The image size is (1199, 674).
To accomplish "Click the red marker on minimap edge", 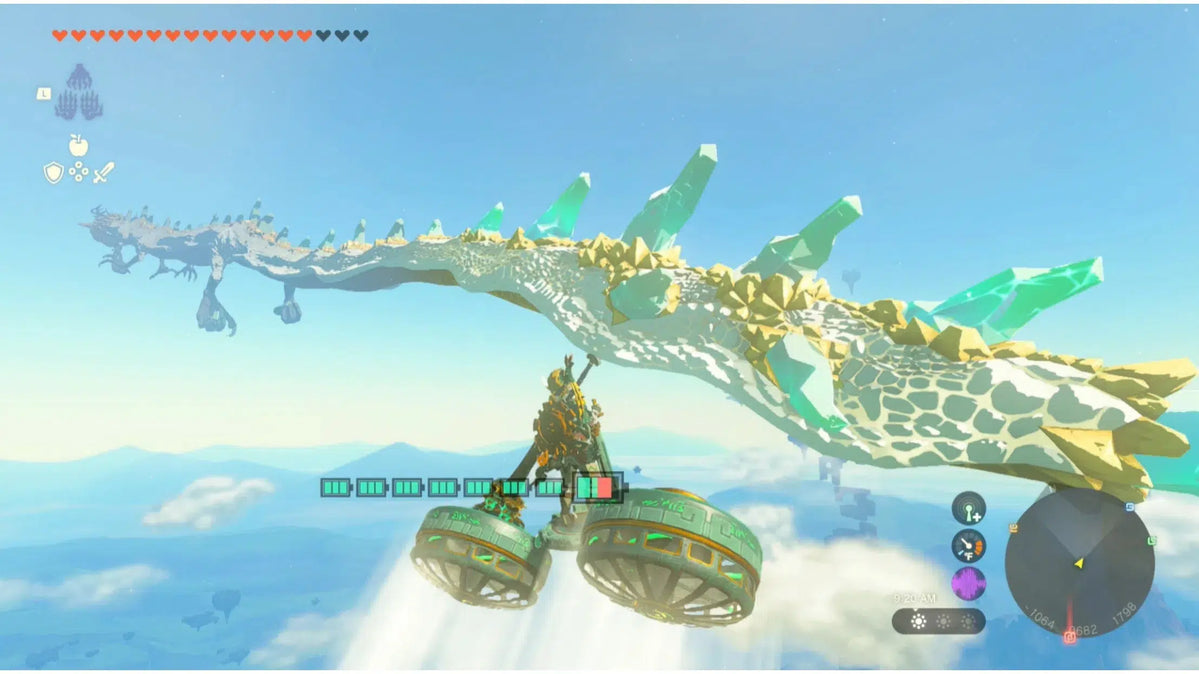I will 1070,636.
